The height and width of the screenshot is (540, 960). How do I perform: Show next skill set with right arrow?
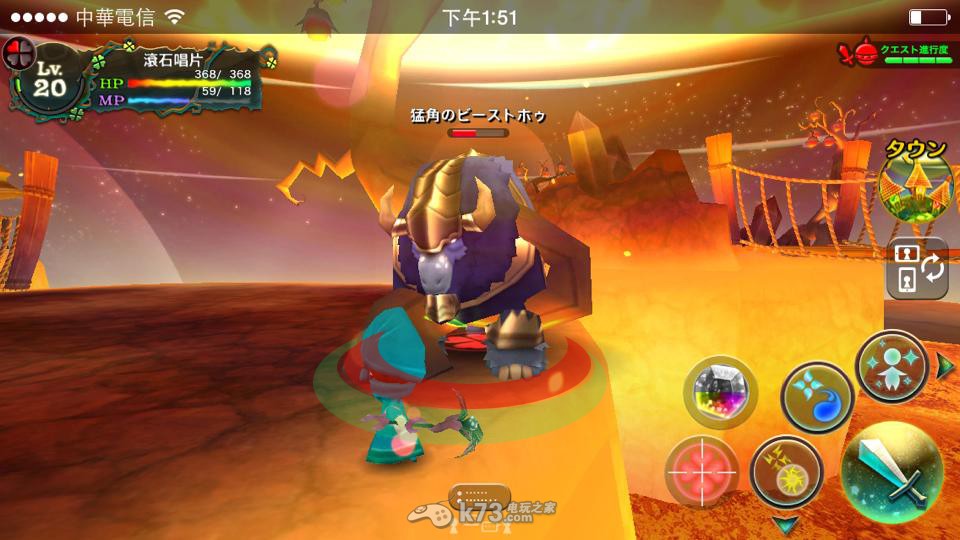coord(946,366)
